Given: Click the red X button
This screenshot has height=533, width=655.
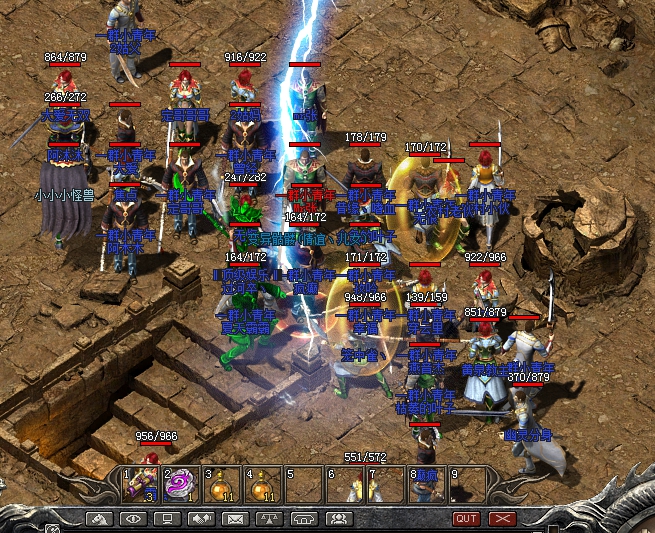Looking at the screenshot, I should [501, 519].
